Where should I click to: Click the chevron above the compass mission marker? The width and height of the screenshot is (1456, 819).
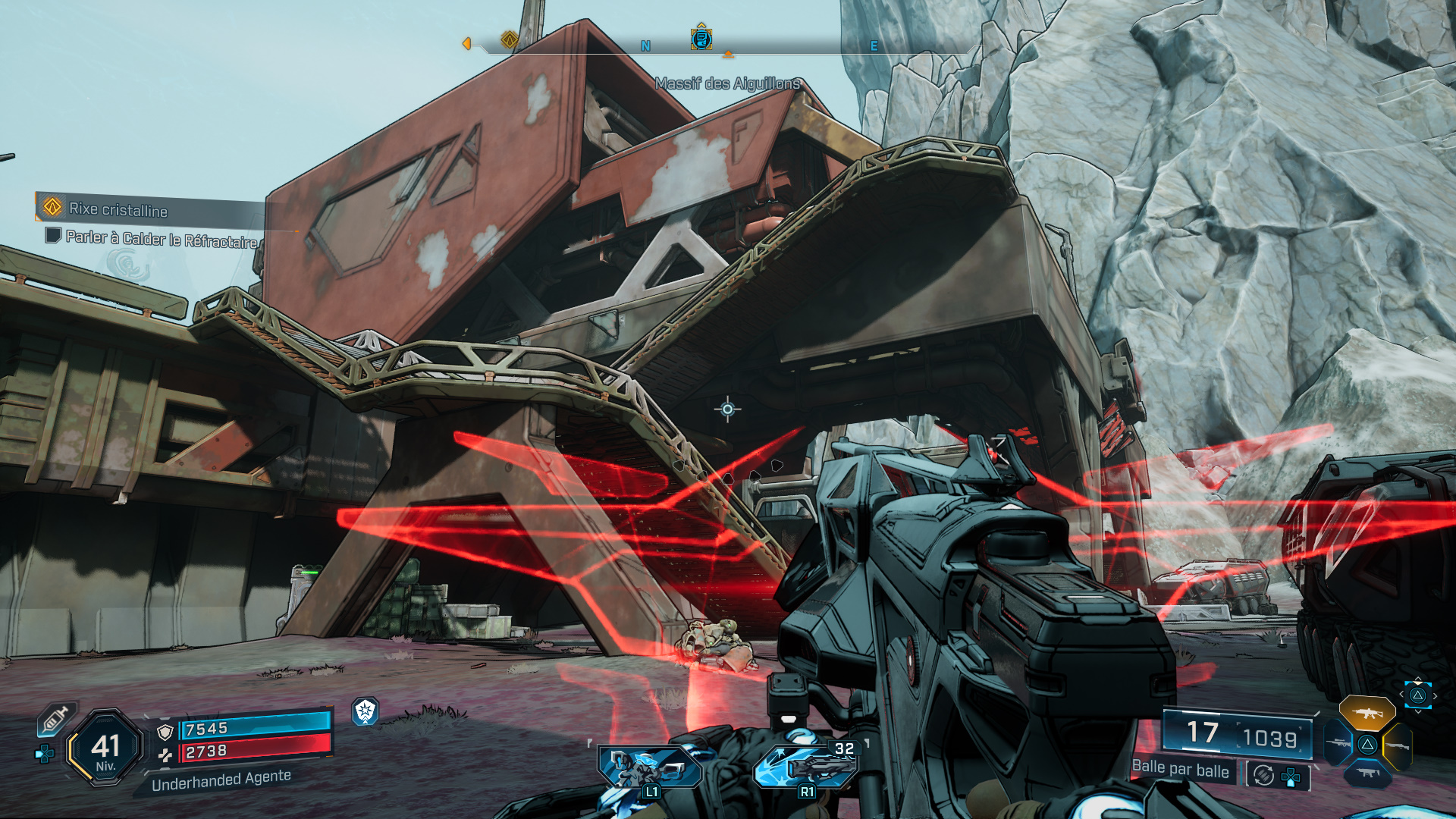click(x=701, y=25)
